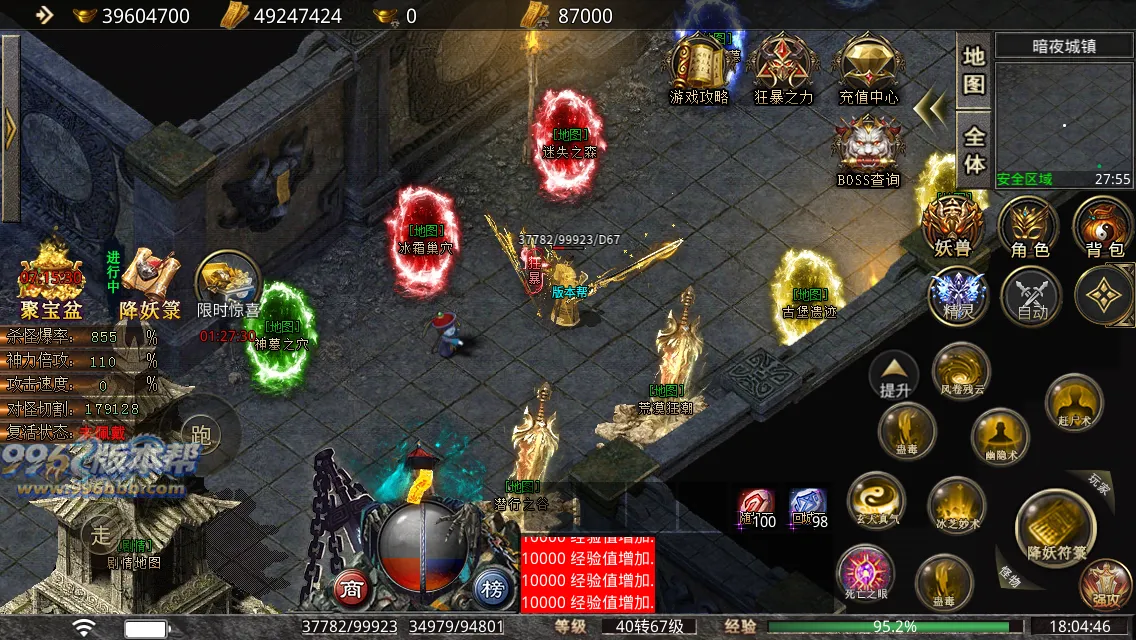Image resolution: width=1136 pixels, height=640 pixels.
Task: Switch to the 全体 tab
Action: click(973, 149)
